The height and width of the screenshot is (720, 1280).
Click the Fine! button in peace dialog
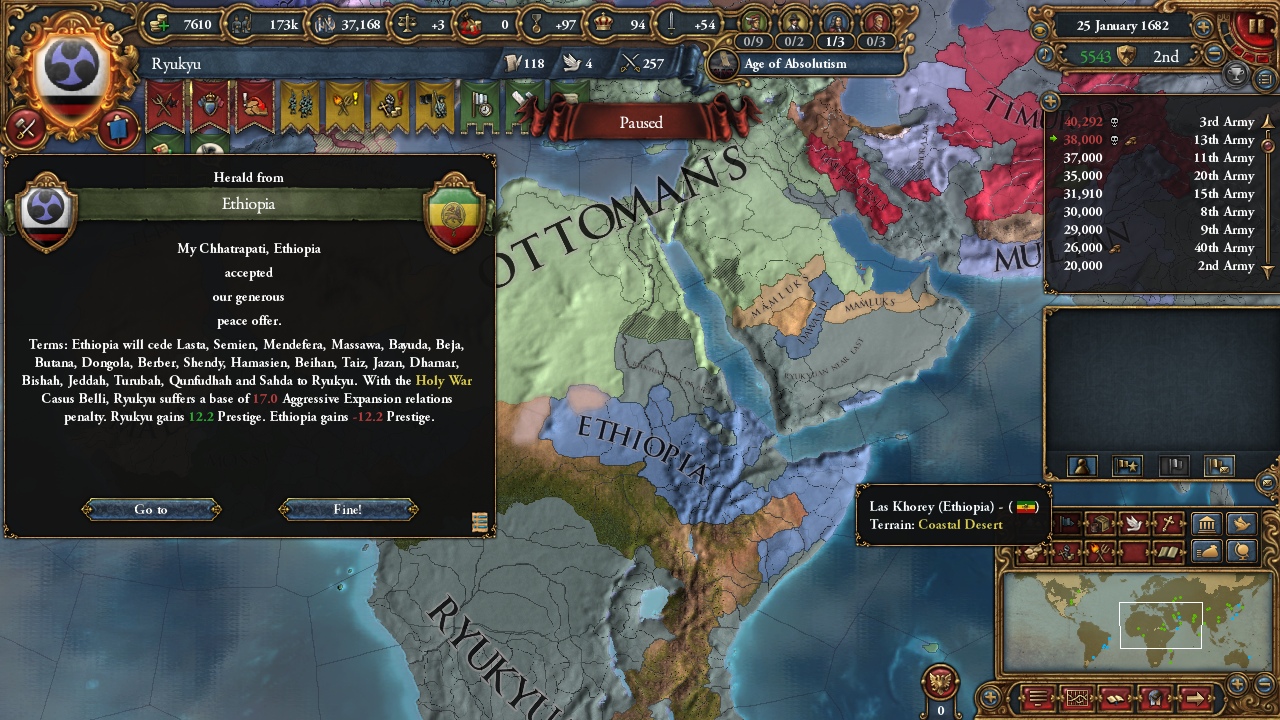[x=349, y=509]
